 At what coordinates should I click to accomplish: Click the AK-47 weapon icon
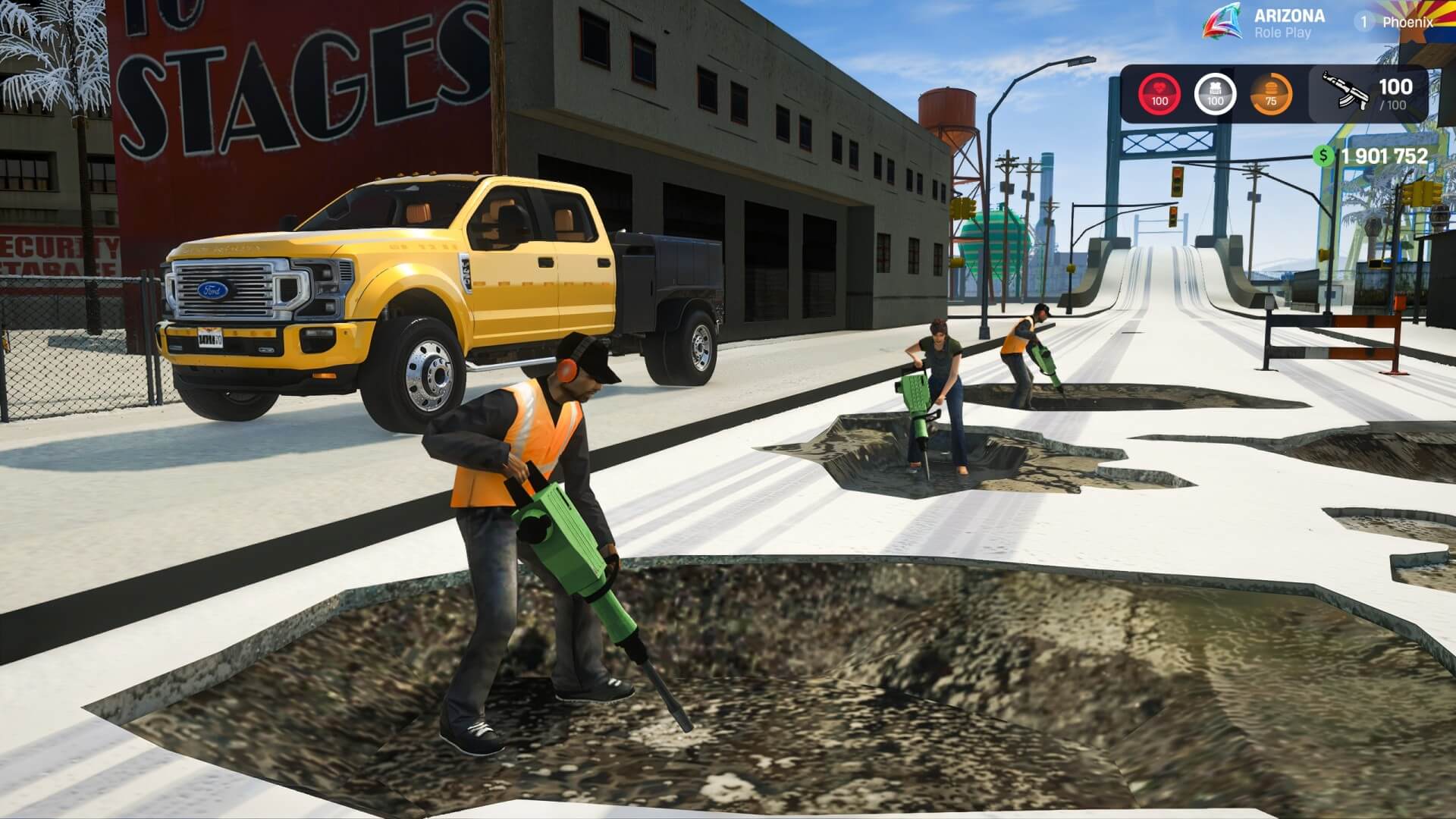click(1345, 93)
